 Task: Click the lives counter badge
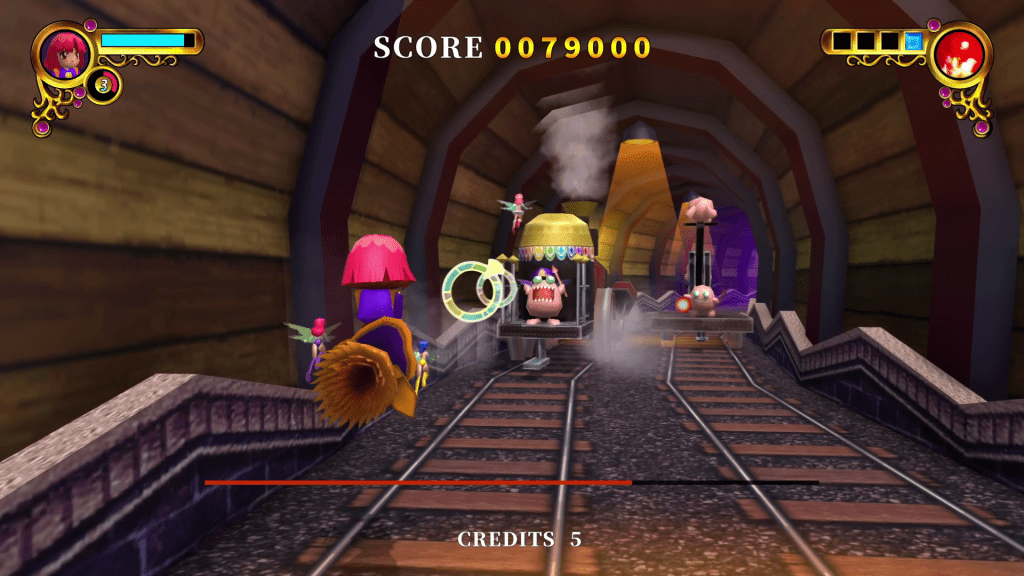click(102, 85)
